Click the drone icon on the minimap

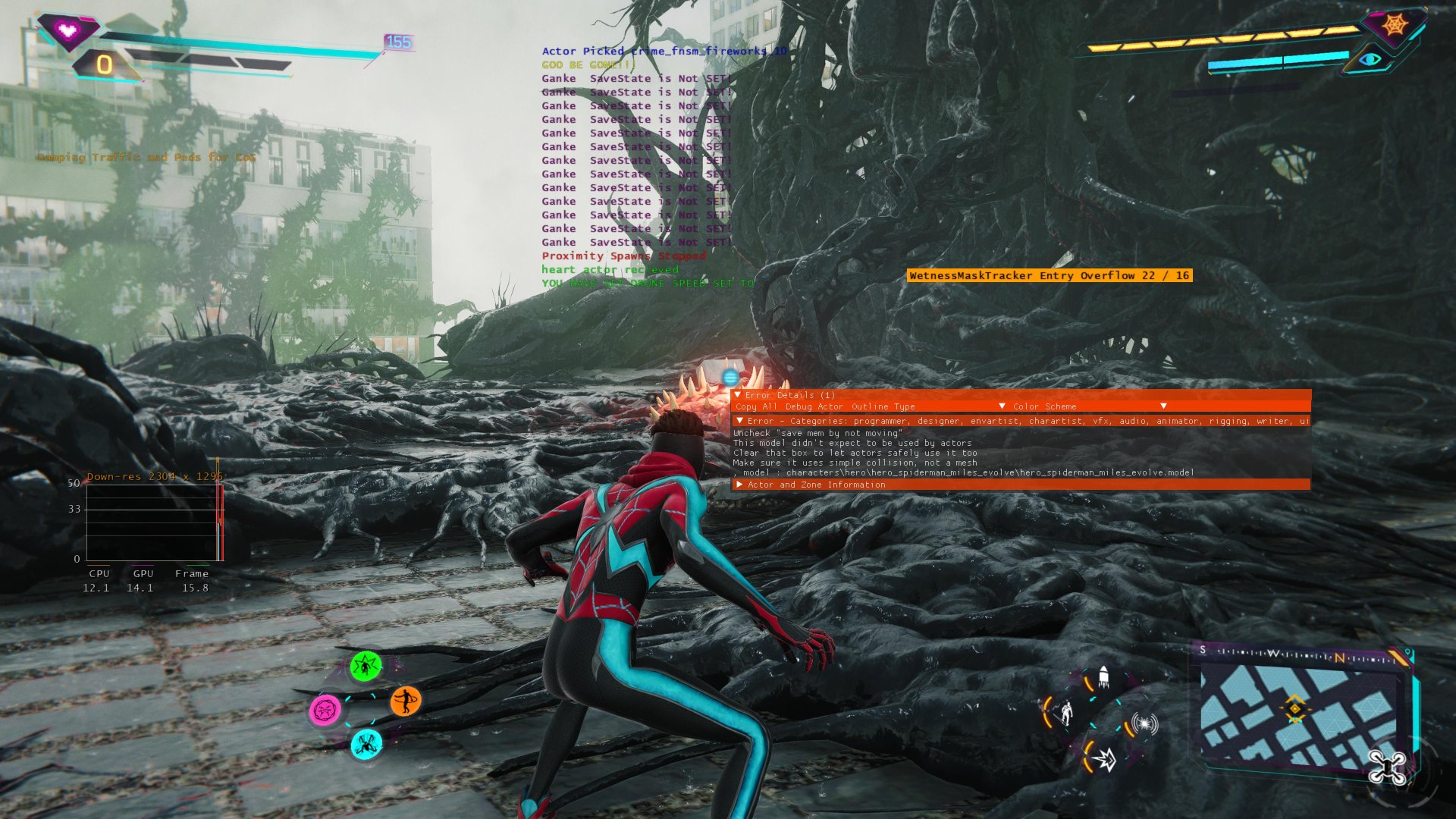1387,767
